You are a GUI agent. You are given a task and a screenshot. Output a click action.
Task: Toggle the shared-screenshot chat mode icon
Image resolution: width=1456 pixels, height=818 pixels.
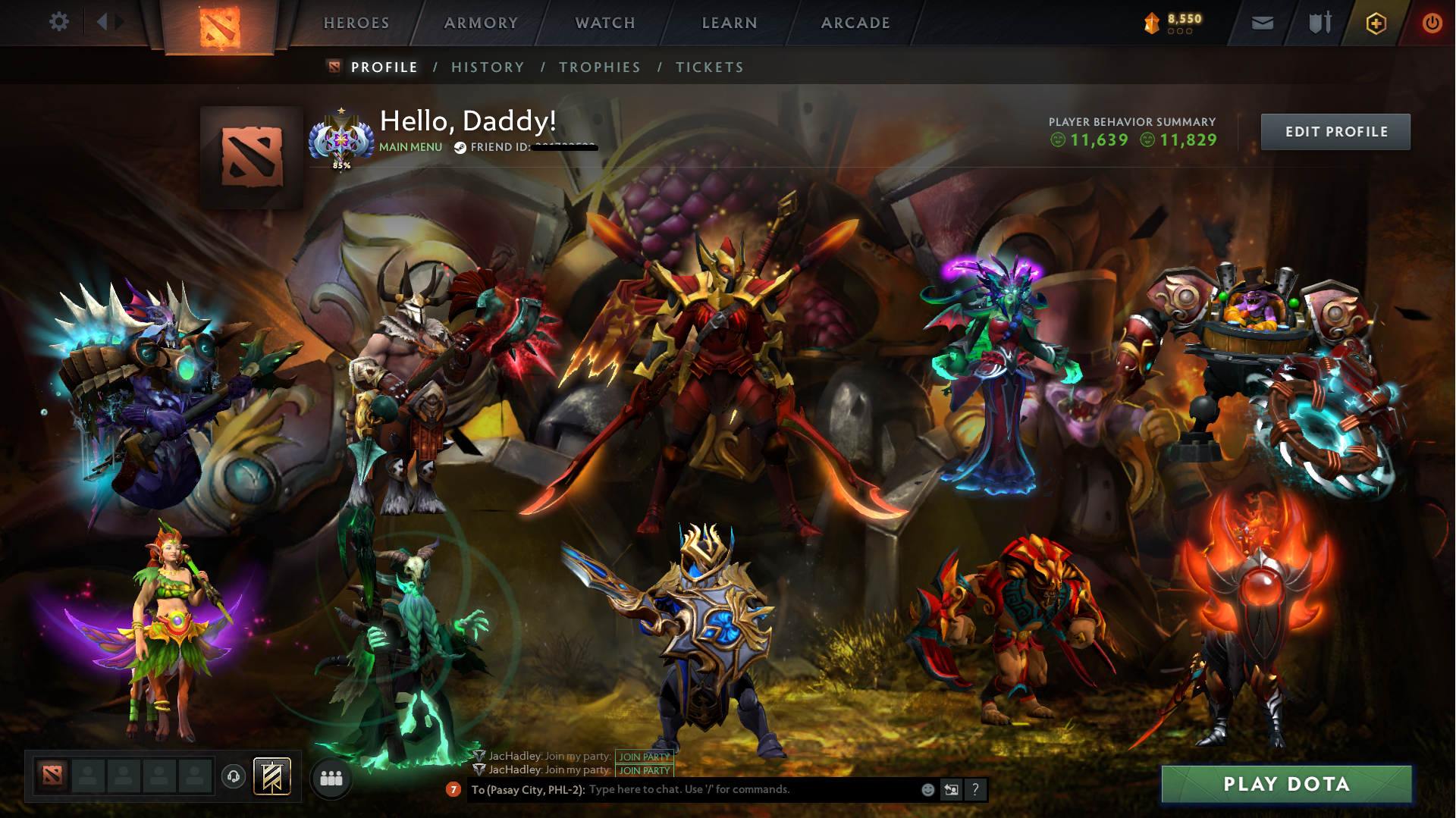click(x=951, y=790)
